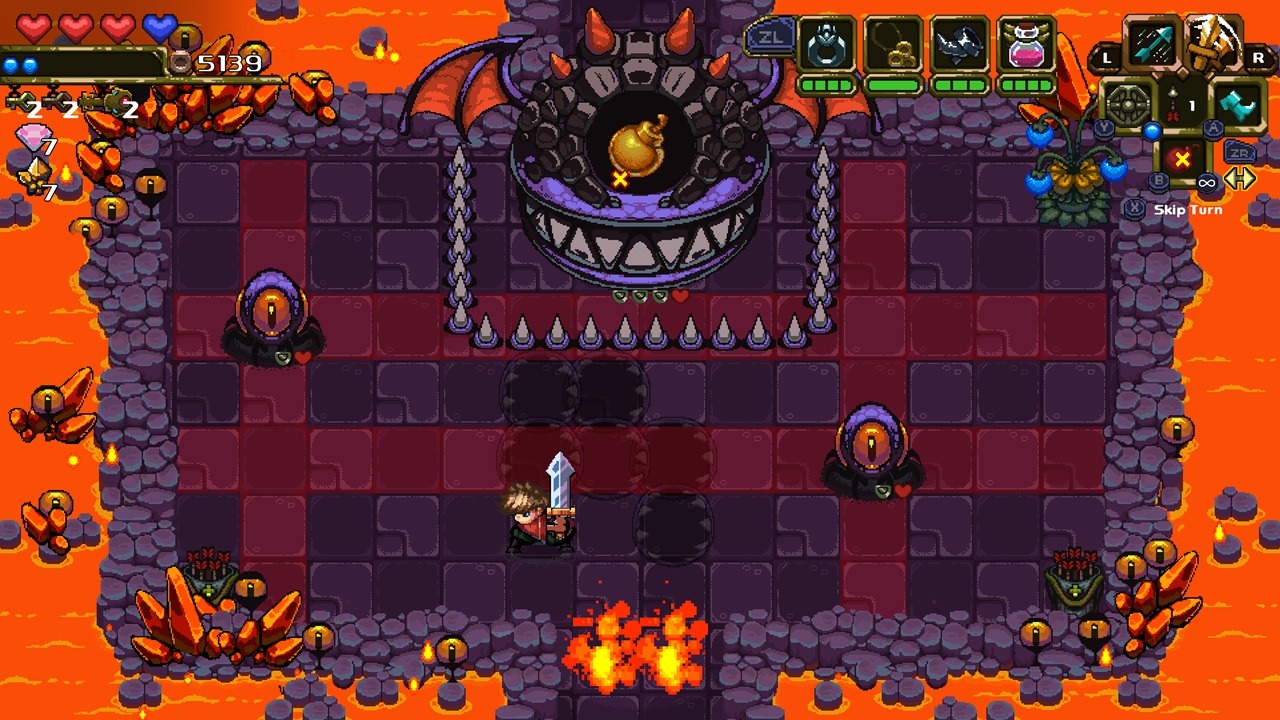This screenshot has width=1280, height=720.
Task: Select the shield item bound to Y
Action: point(1128,103)
